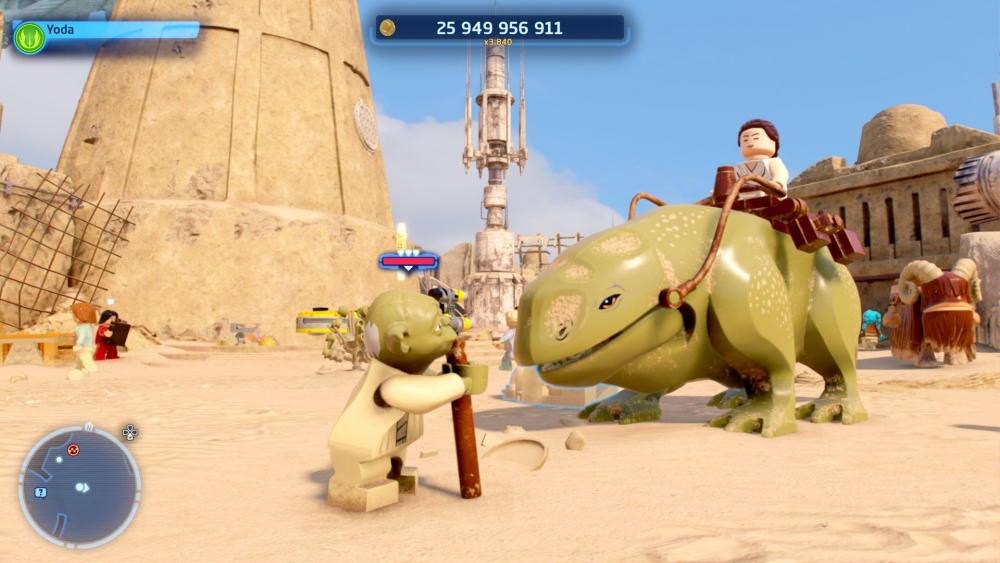The image size is (1000, 563).
Task: Select the red marker on the minimap
Action: pos(73,450)
